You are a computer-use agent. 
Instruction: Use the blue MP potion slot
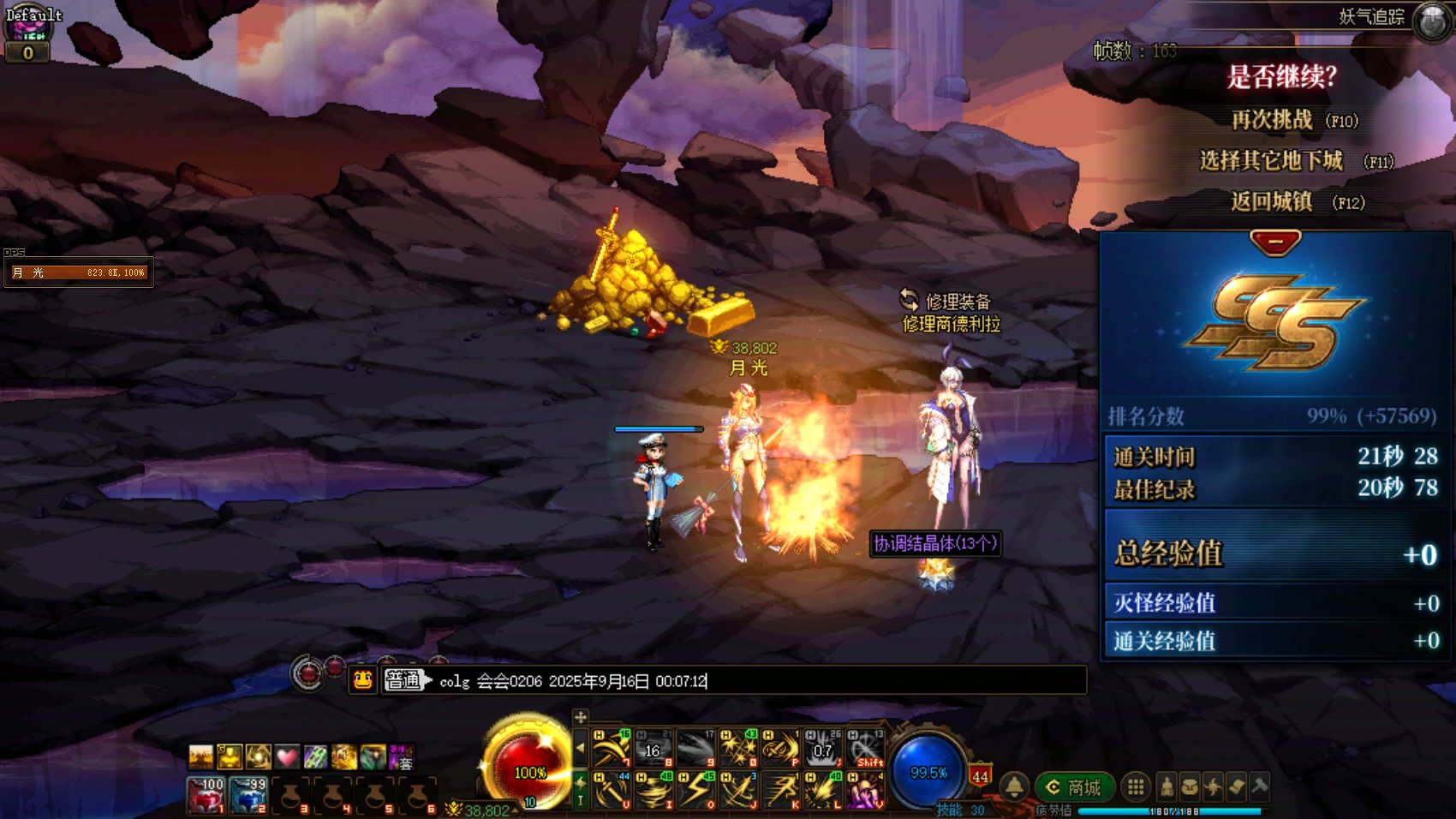coord(249,795)
